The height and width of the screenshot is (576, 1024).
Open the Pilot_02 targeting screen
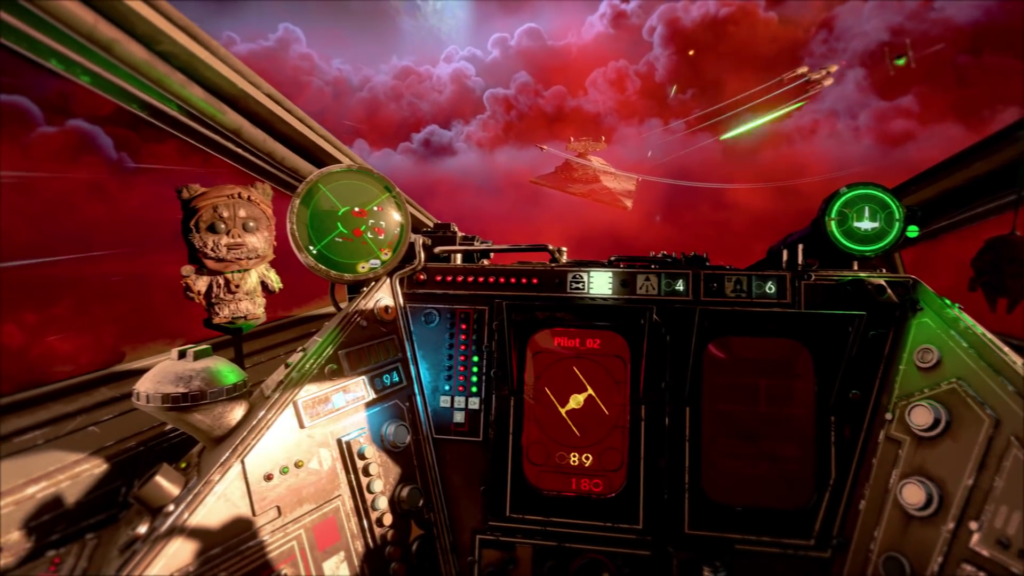[576, 410]
